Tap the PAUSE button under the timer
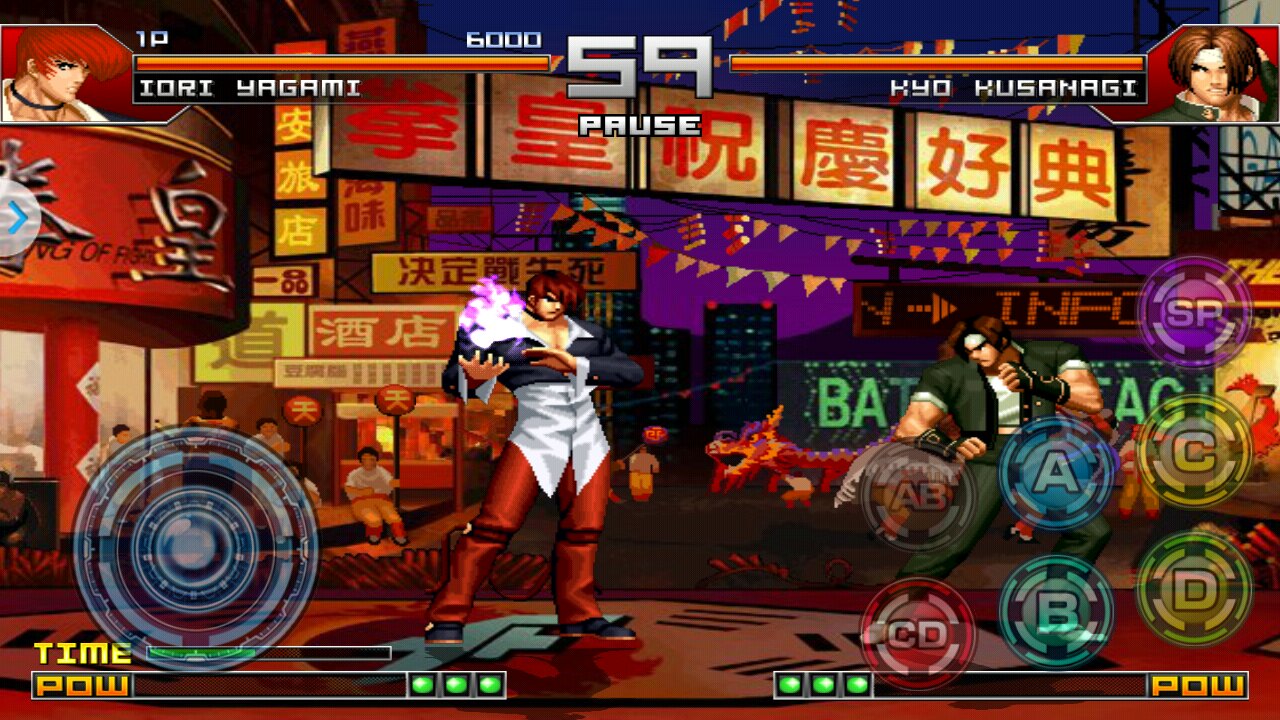The image size is (1280, 720). [640, 126]
